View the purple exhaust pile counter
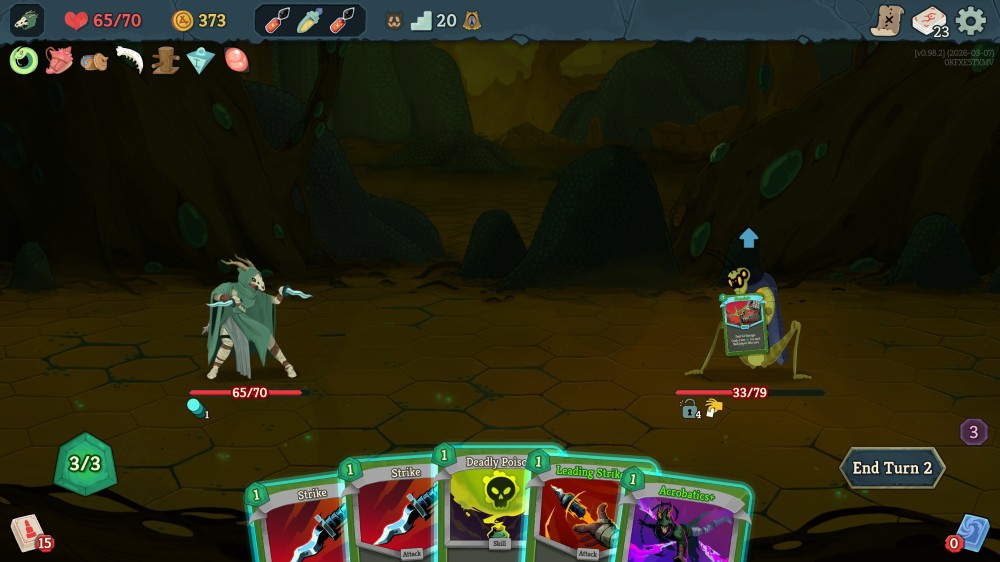Screen dimensions: 1000x562 pyautogui.click(x=974, y=432)
